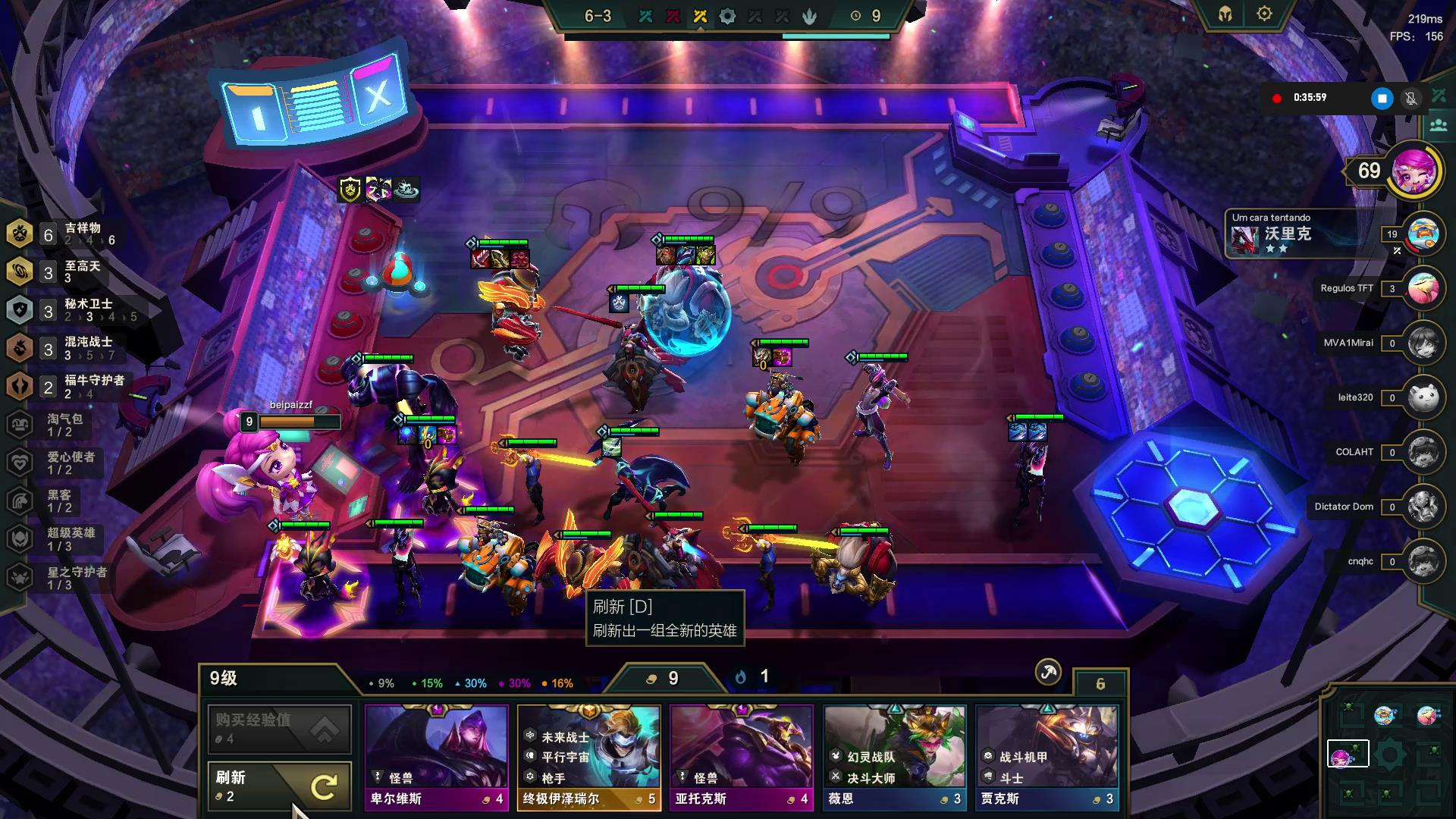
Task: Open the settings gear at the top right
Action: 1264,14
